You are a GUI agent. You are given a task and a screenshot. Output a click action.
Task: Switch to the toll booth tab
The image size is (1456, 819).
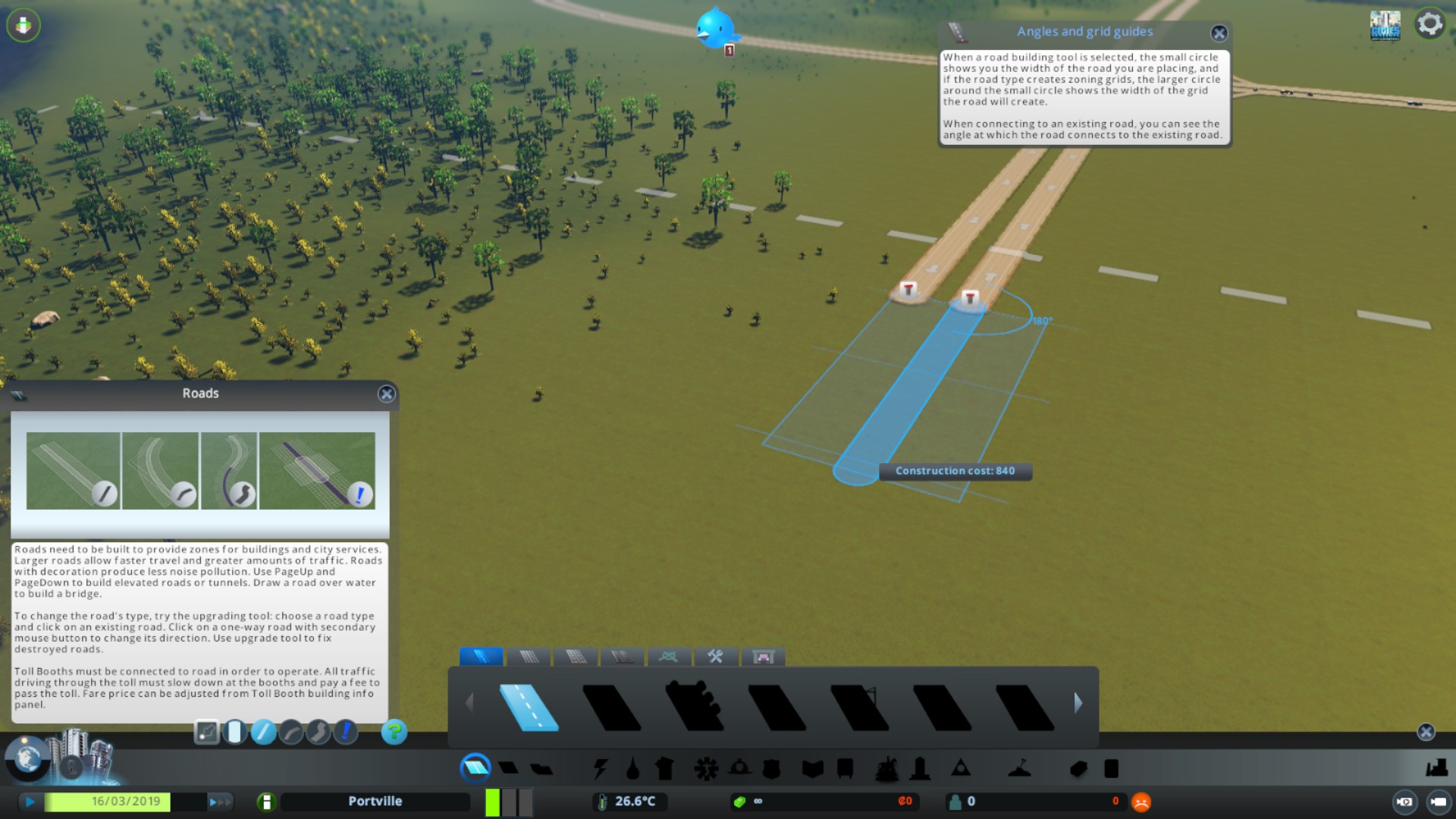coord(763,657)
